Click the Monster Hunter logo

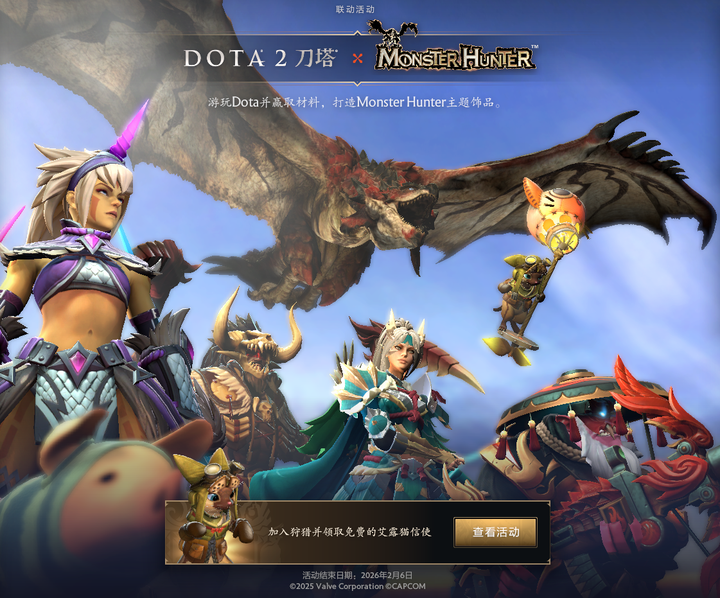coord(455,55)
